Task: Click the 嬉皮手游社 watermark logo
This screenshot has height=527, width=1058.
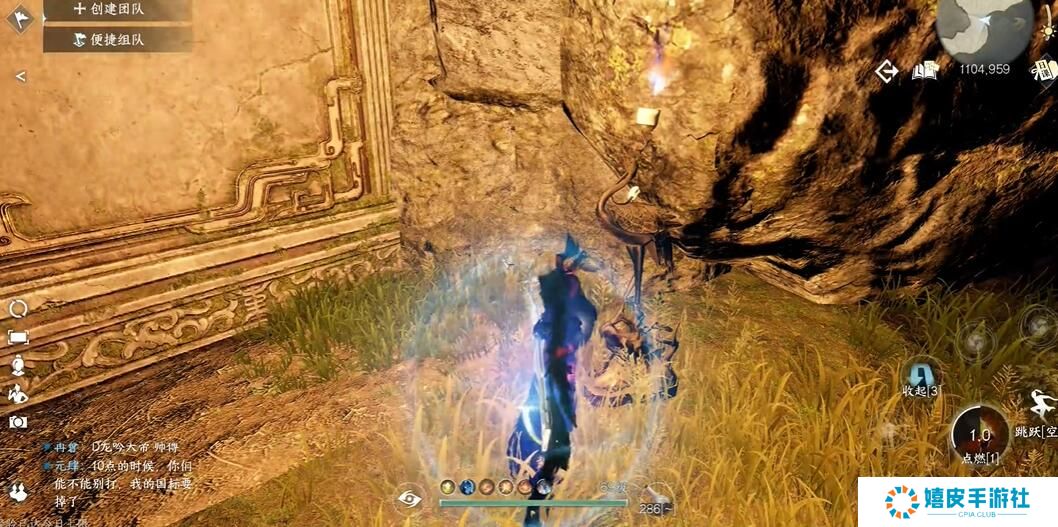Action: pos(957,501)
